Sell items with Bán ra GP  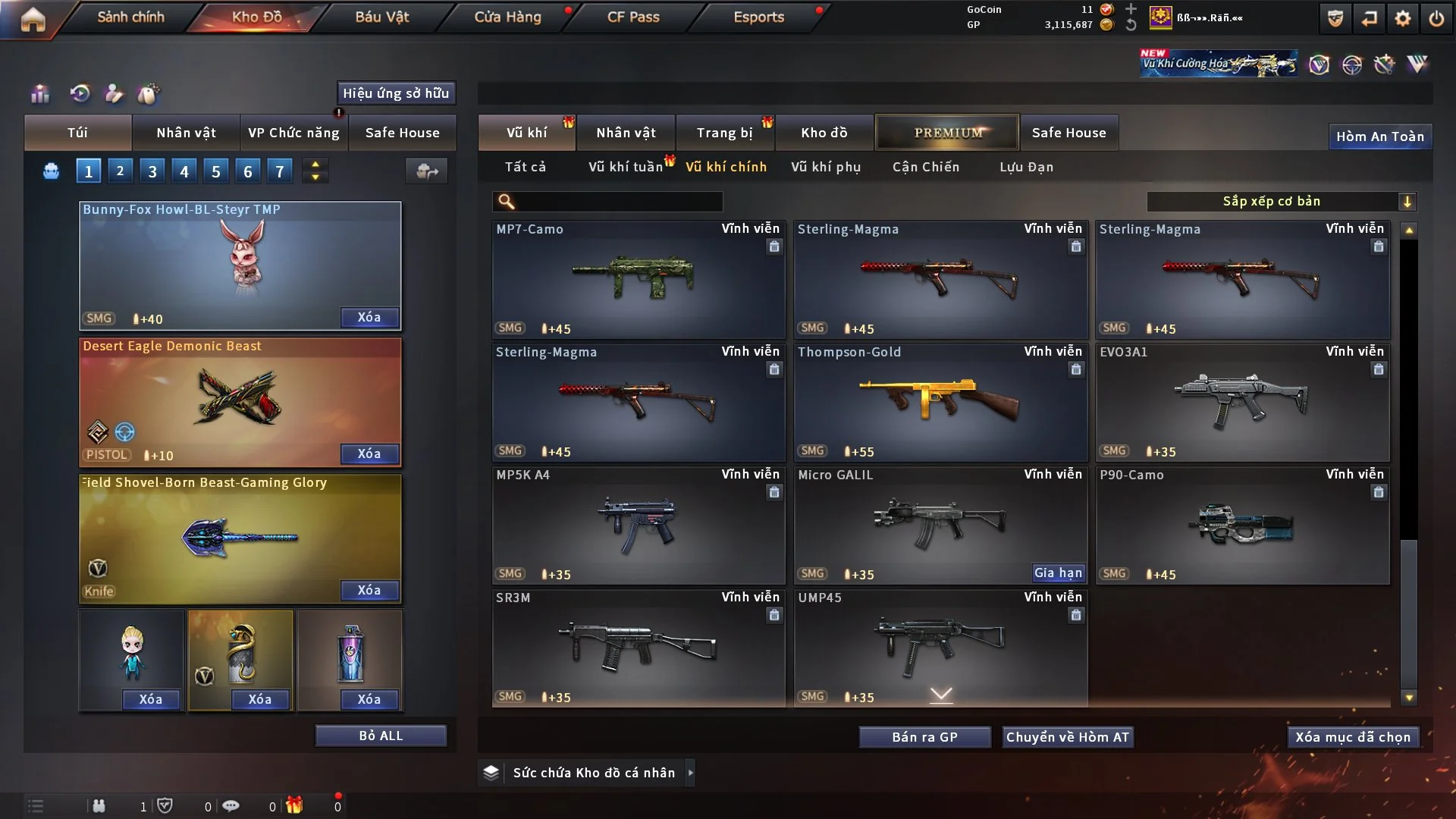(924, 737)
